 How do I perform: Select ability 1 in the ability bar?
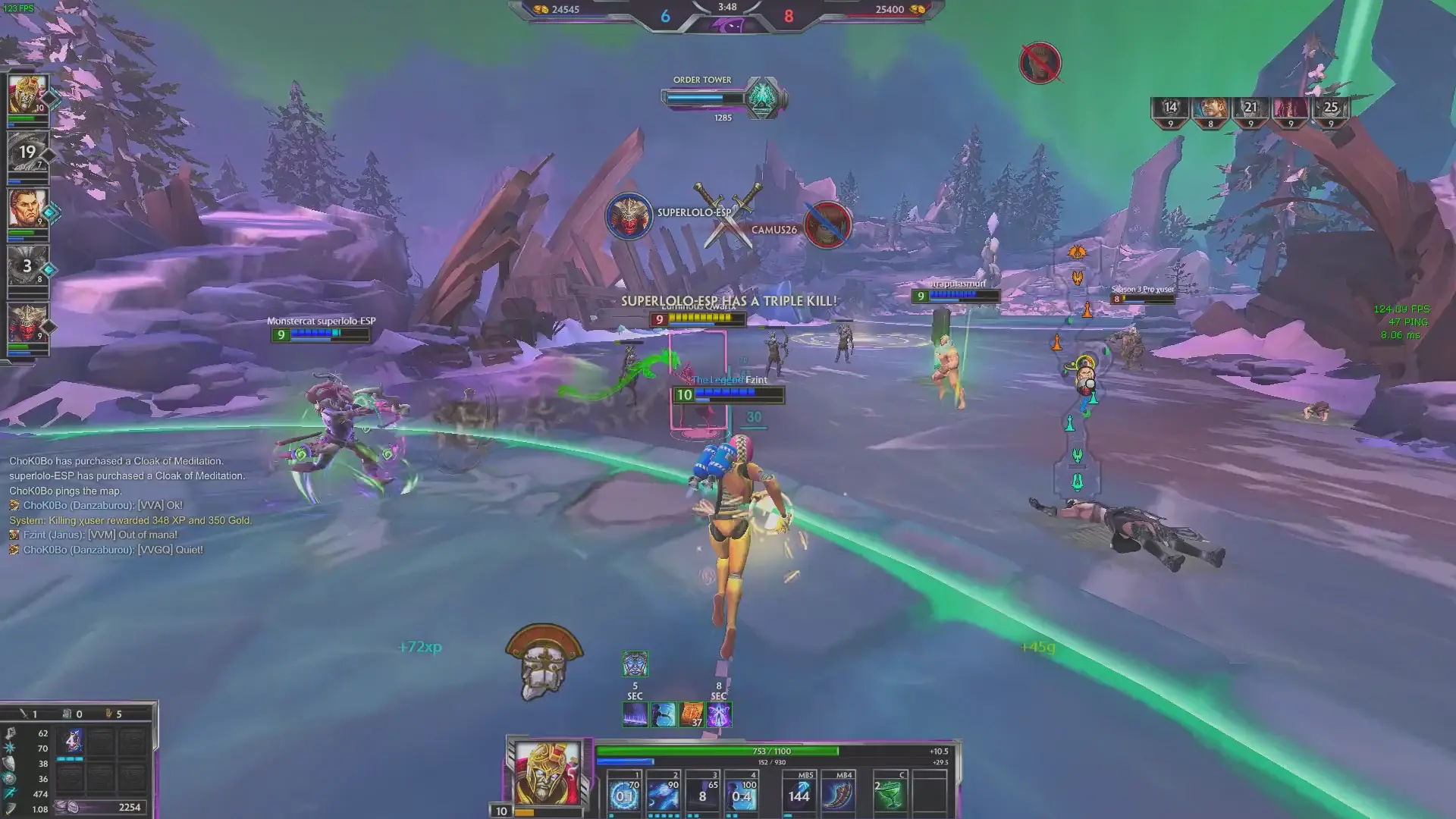[x=625, y=795]
